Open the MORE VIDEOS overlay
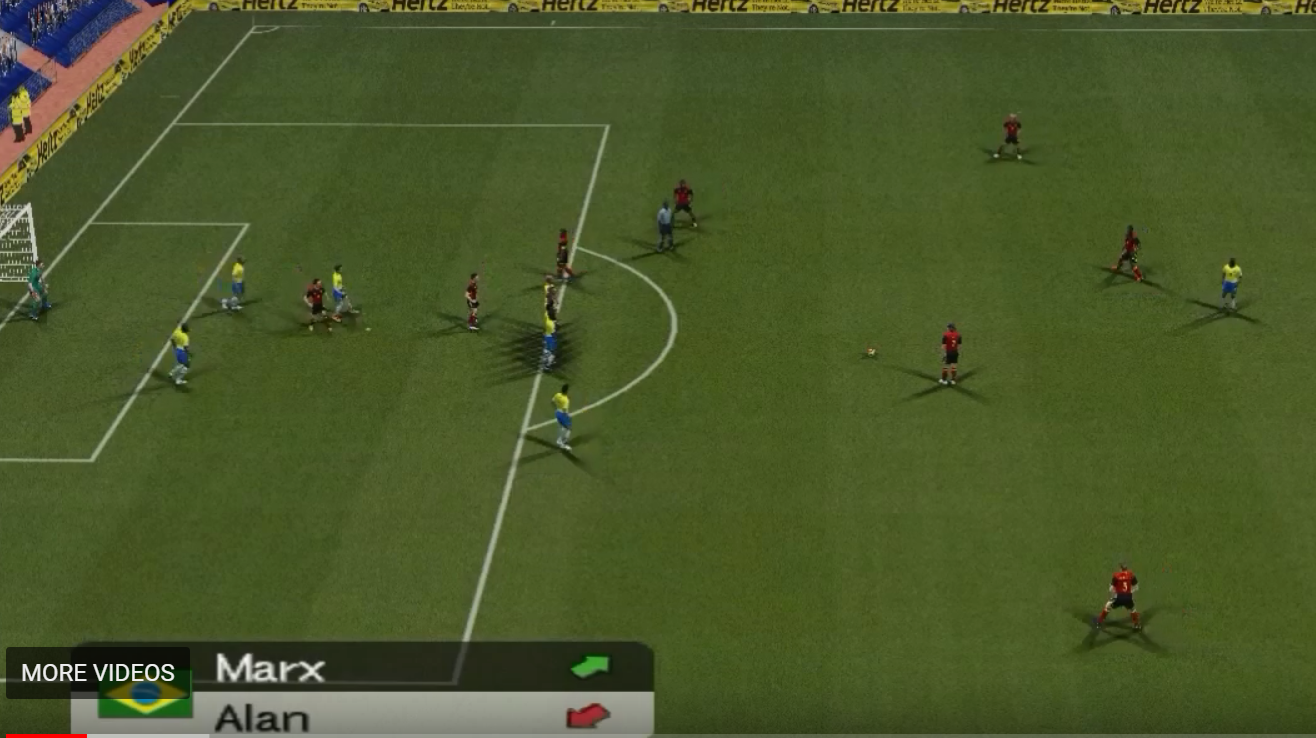Viewport: 1316px width, 738px height. [x=98, y=673]
